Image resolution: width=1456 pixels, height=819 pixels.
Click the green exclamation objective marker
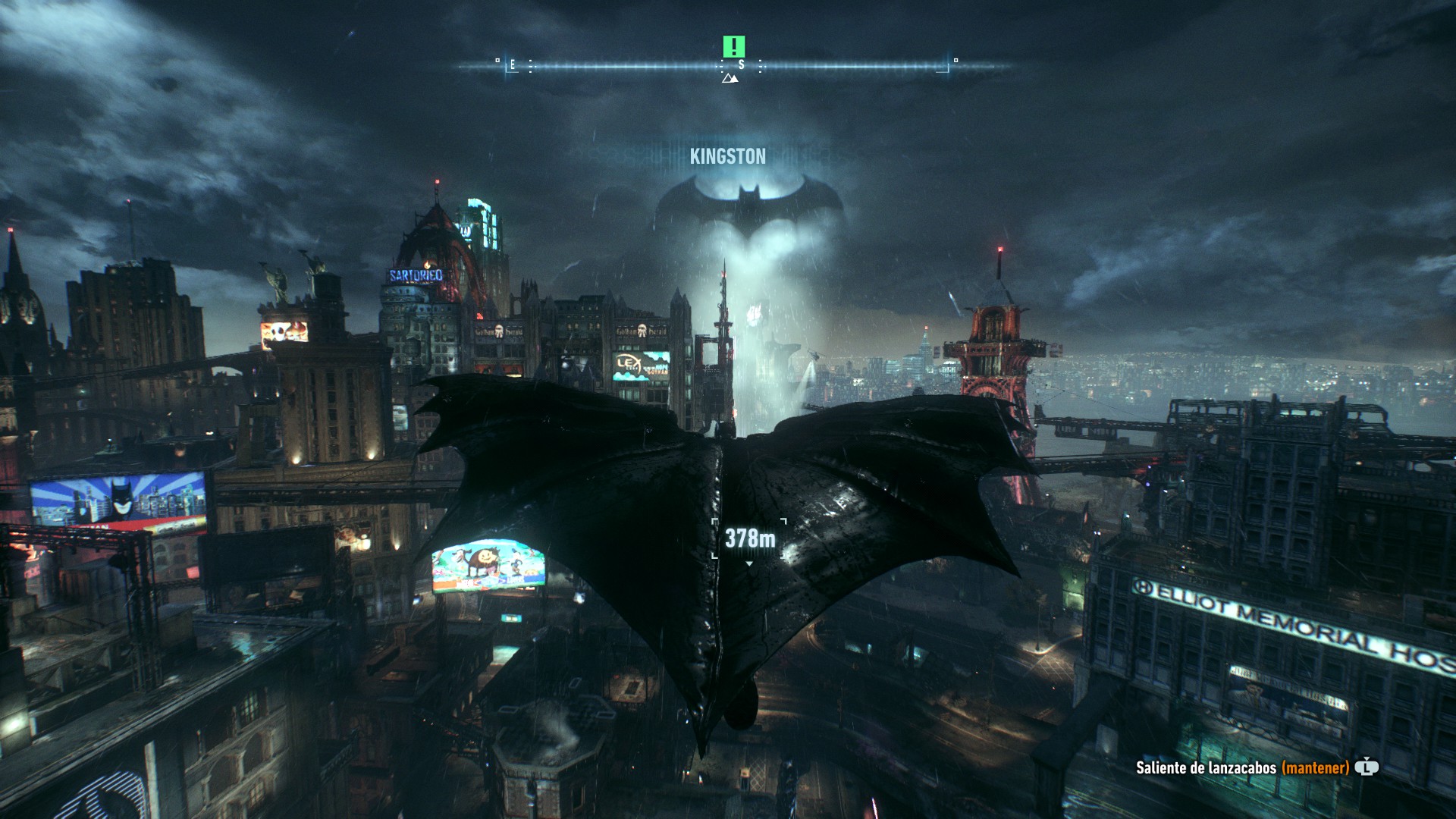733,46
